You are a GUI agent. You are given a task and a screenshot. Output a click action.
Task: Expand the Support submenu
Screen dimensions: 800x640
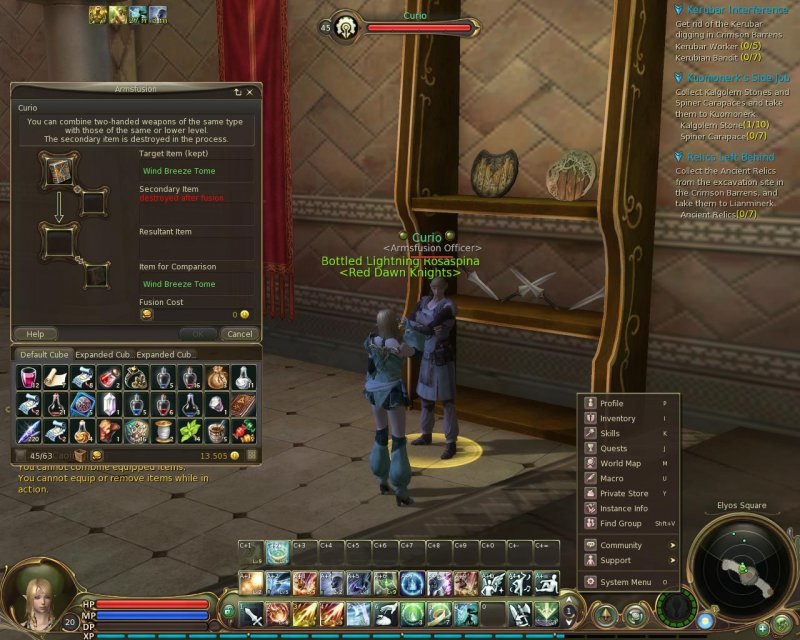click(x=615, y=561)
